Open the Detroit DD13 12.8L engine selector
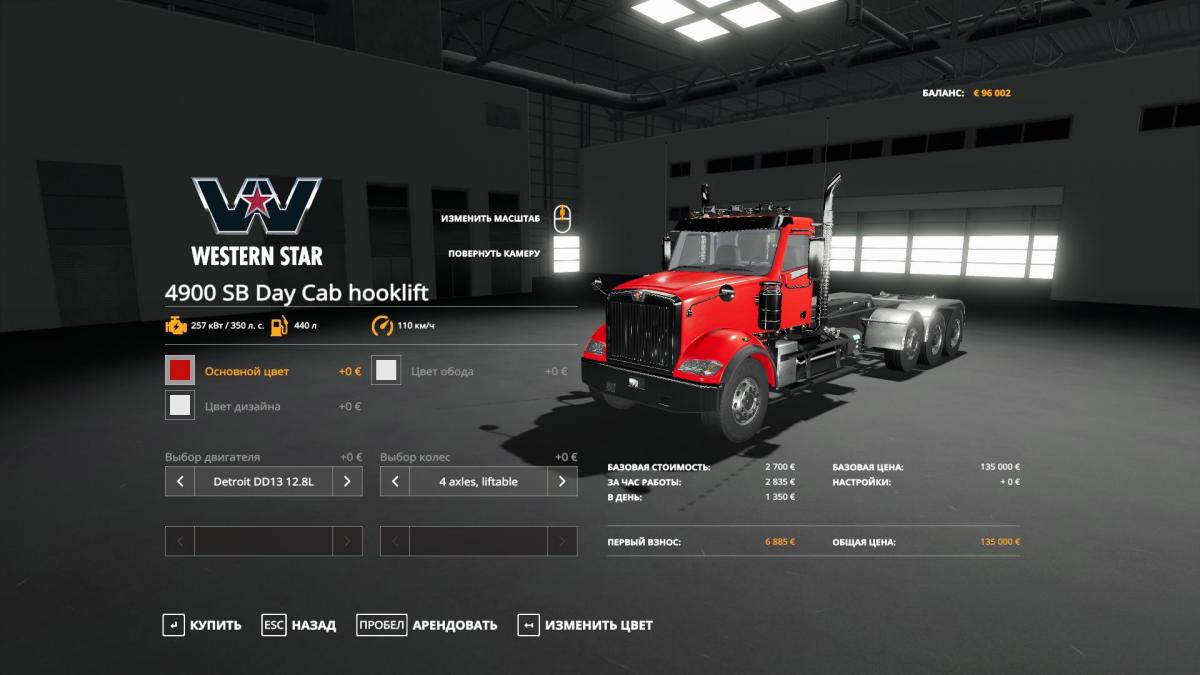Screen dimensions: 1200x675 263,481
